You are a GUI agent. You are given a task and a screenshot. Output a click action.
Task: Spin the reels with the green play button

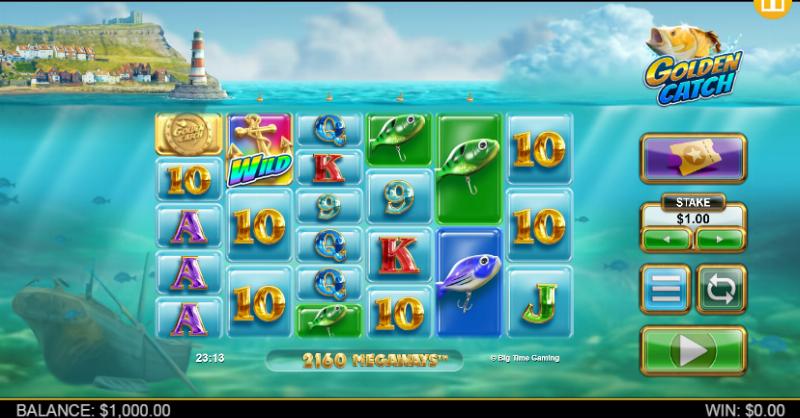tap(692, 351)
